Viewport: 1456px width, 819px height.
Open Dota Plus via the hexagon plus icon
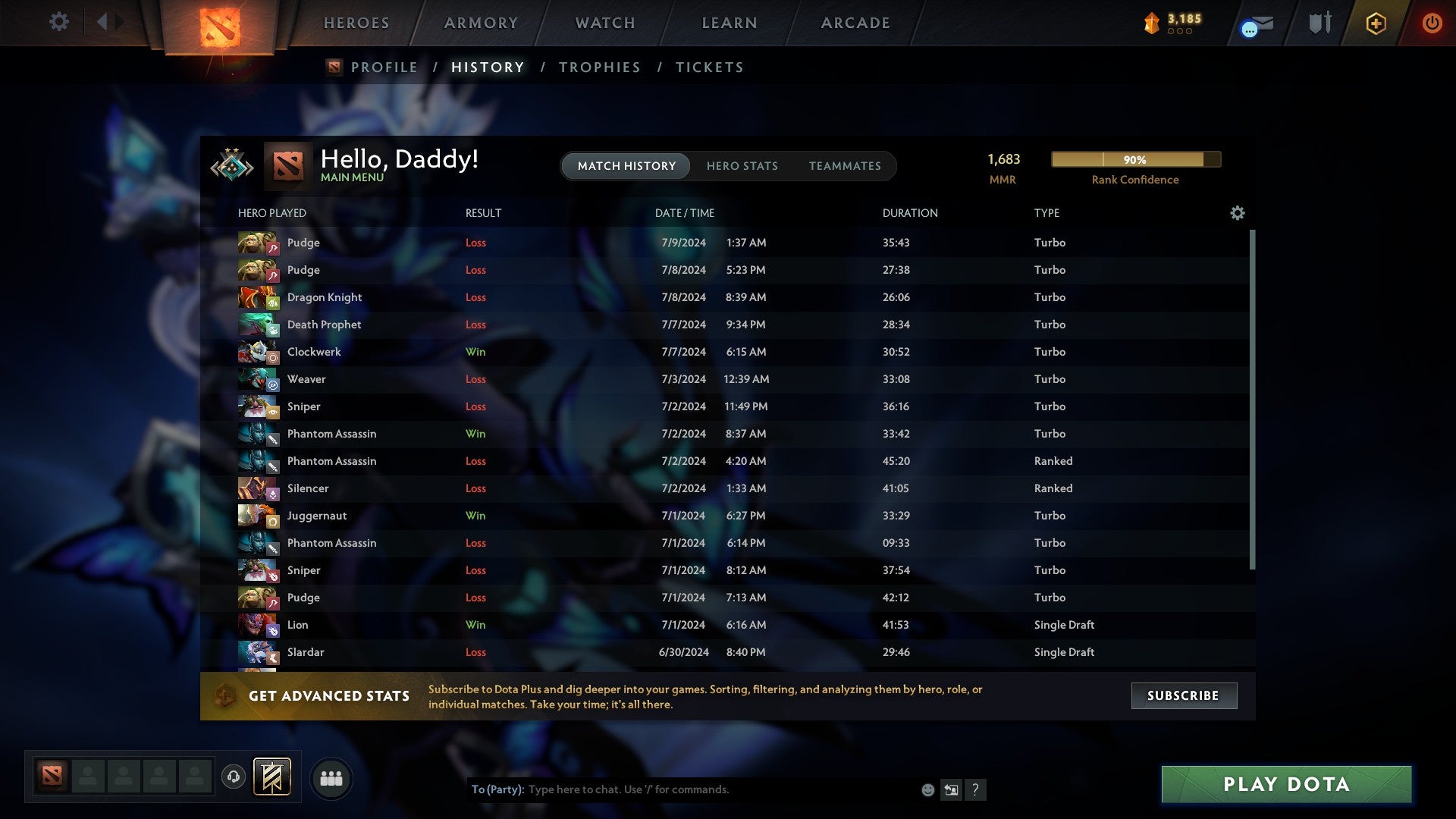pos(1375,23)
